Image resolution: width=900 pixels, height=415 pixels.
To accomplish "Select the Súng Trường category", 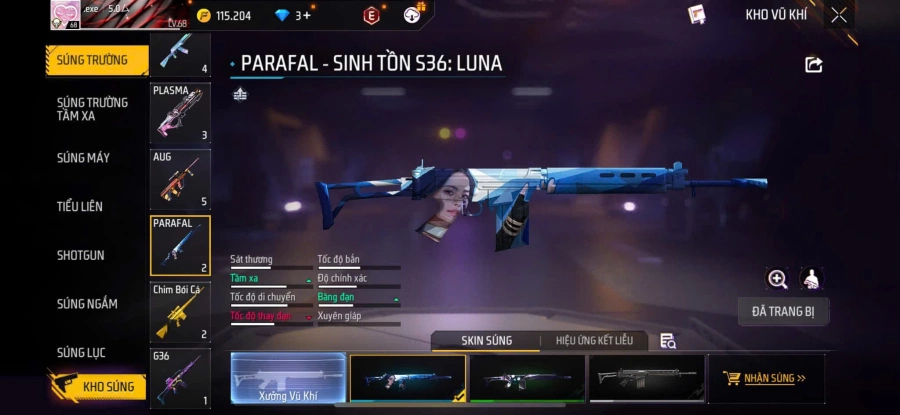I will pyautogui.click(x=93, y=60).
